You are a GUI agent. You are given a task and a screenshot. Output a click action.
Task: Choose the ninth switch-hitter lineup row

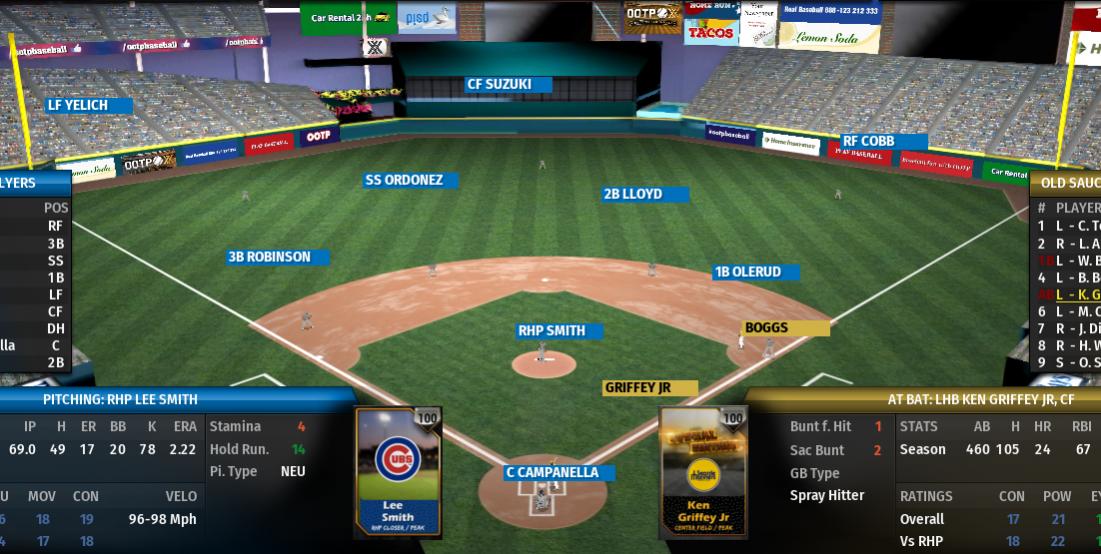(x=1068, y=362)
